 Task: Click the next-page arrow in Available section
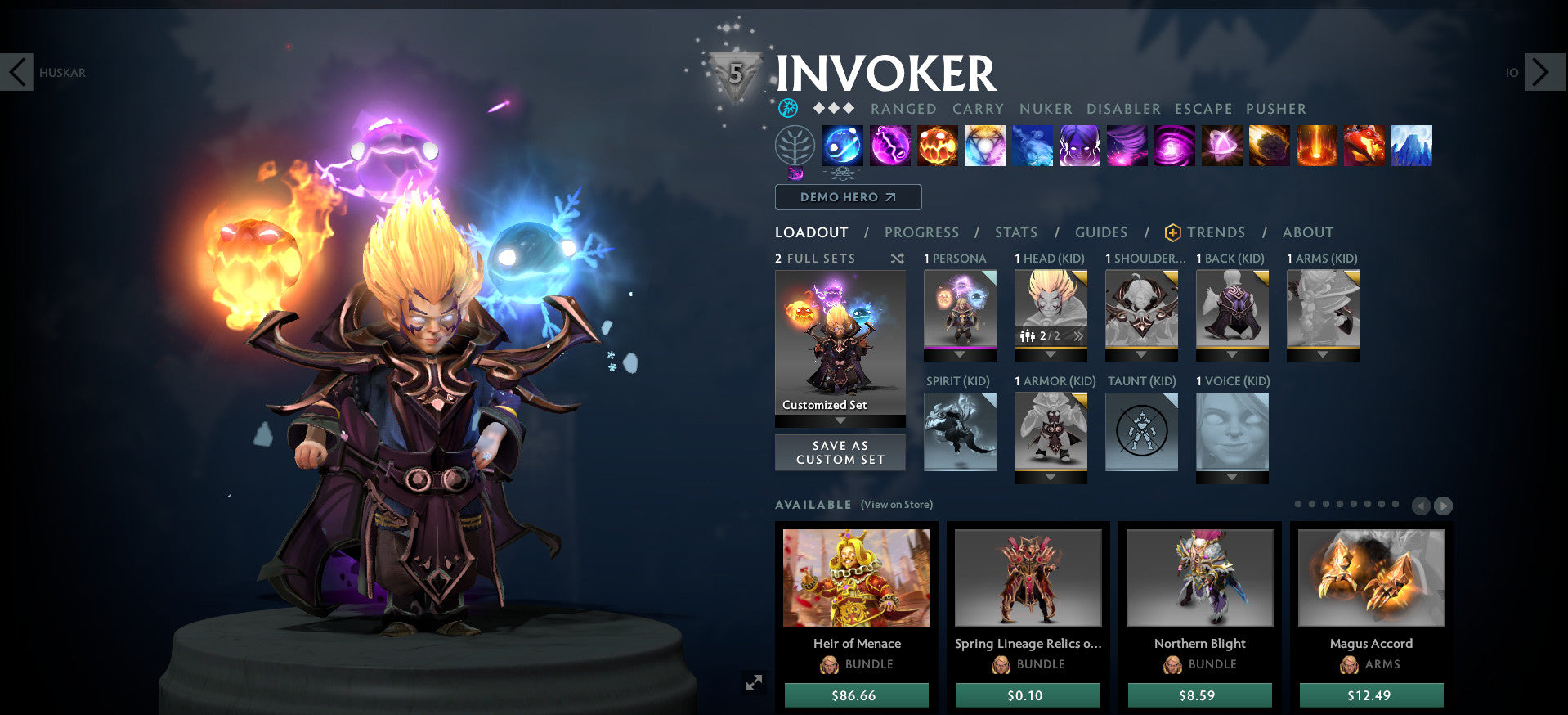tap(1441, 506)
